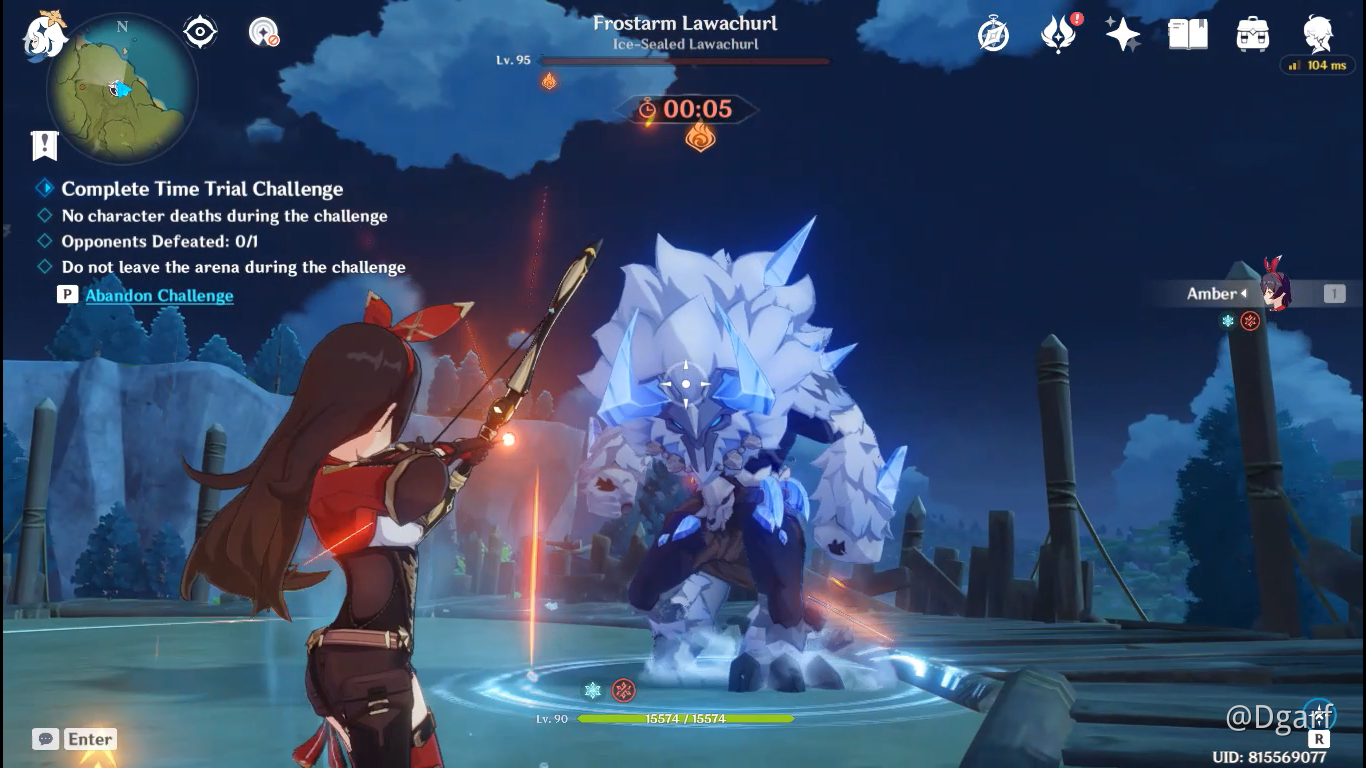Click the Frostarm Lawachurl health bar

pyautogui.click(x=683, y=60)
